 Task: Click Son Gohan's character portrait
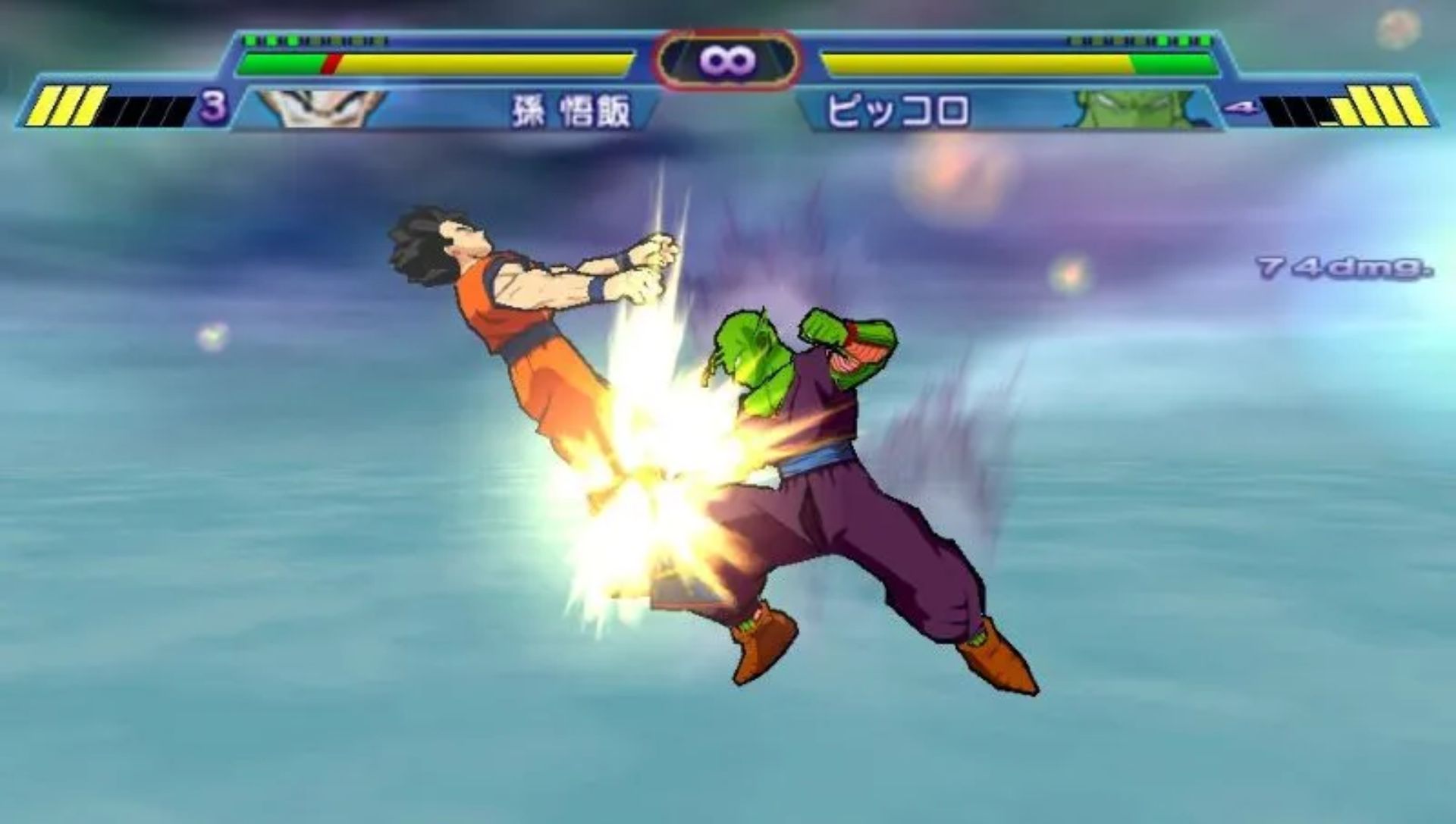click(322, 108)
